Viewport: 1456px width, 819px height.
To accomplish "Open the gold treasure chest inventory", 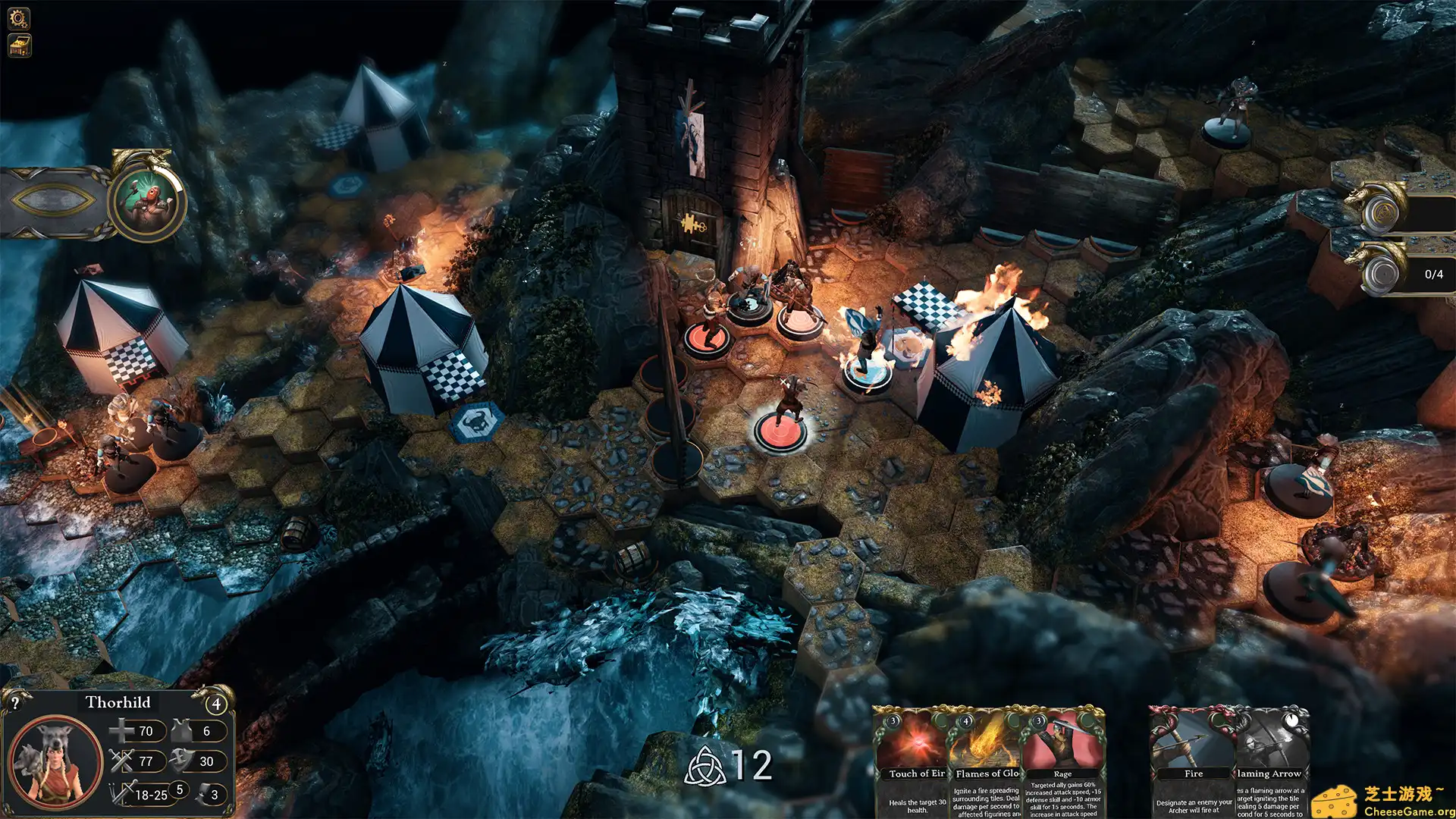I will [19, 45].
